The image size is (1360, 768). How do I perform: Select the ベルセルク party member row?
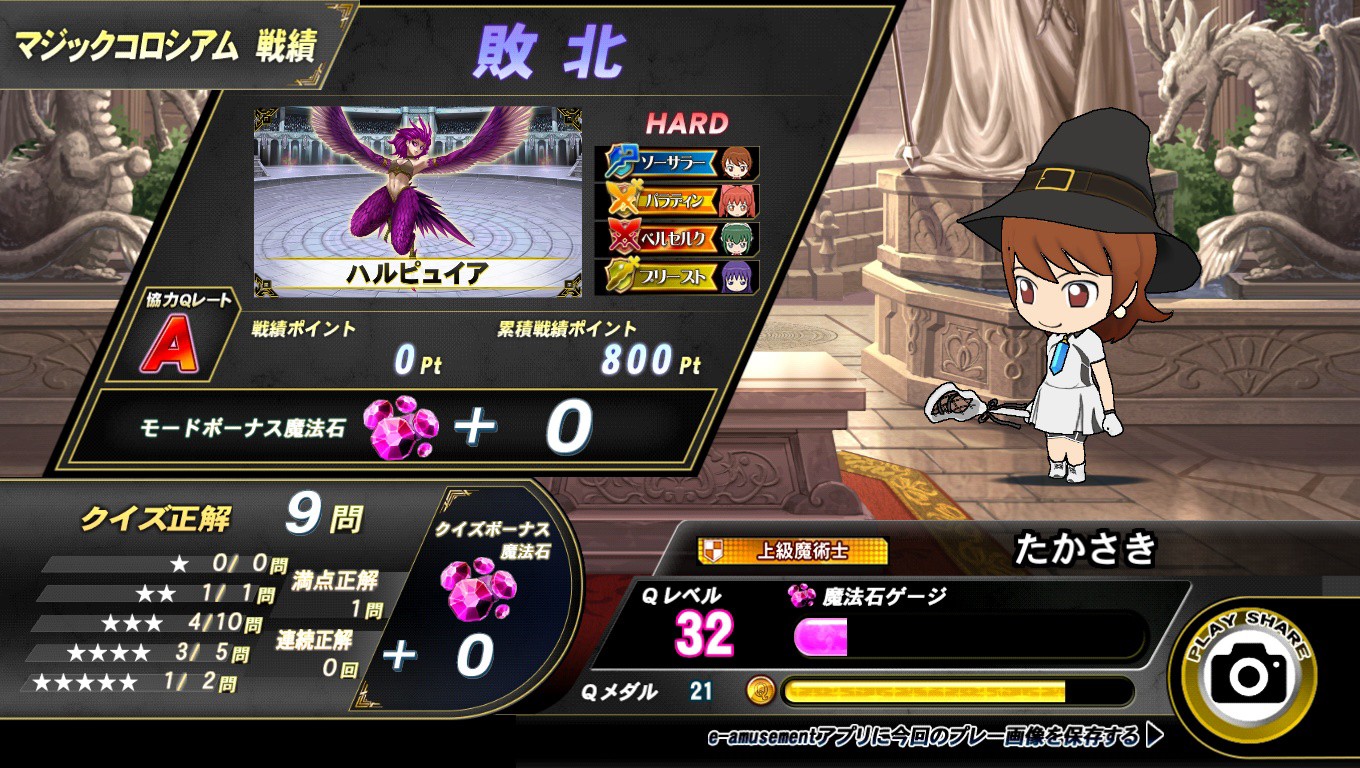pyautogui.click(x=677, y=238)
